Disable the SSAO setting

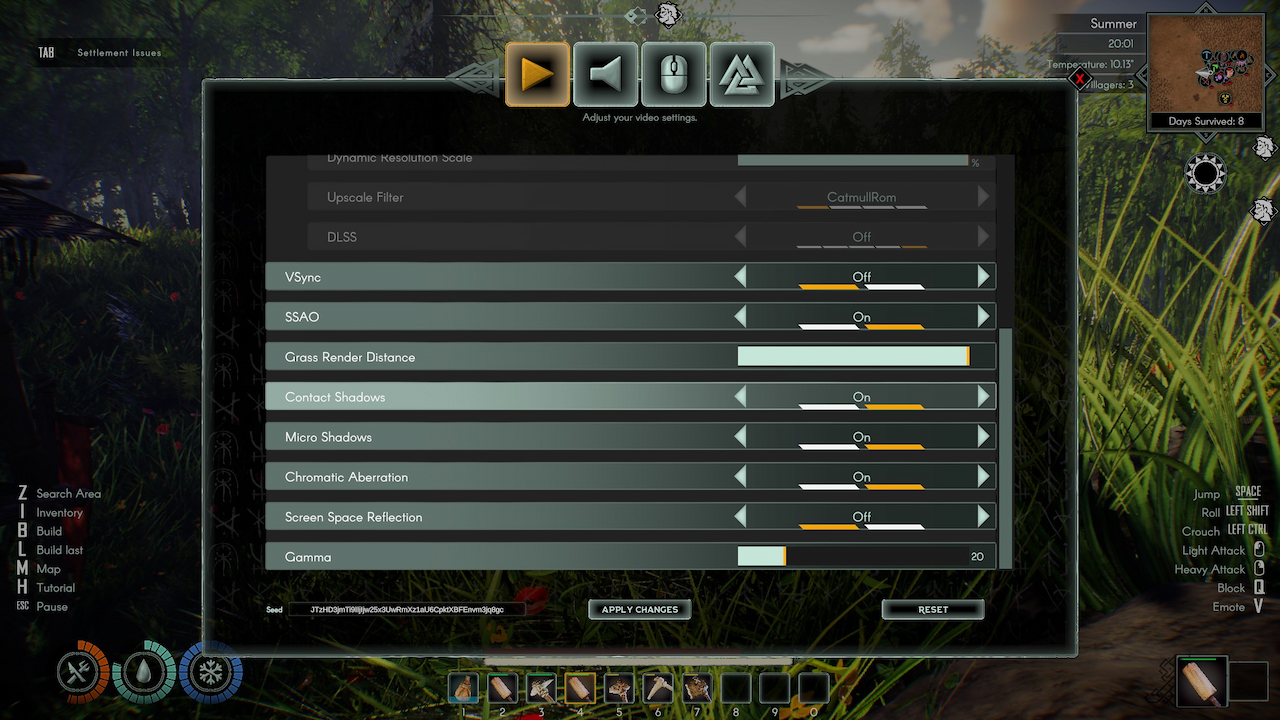741,316
